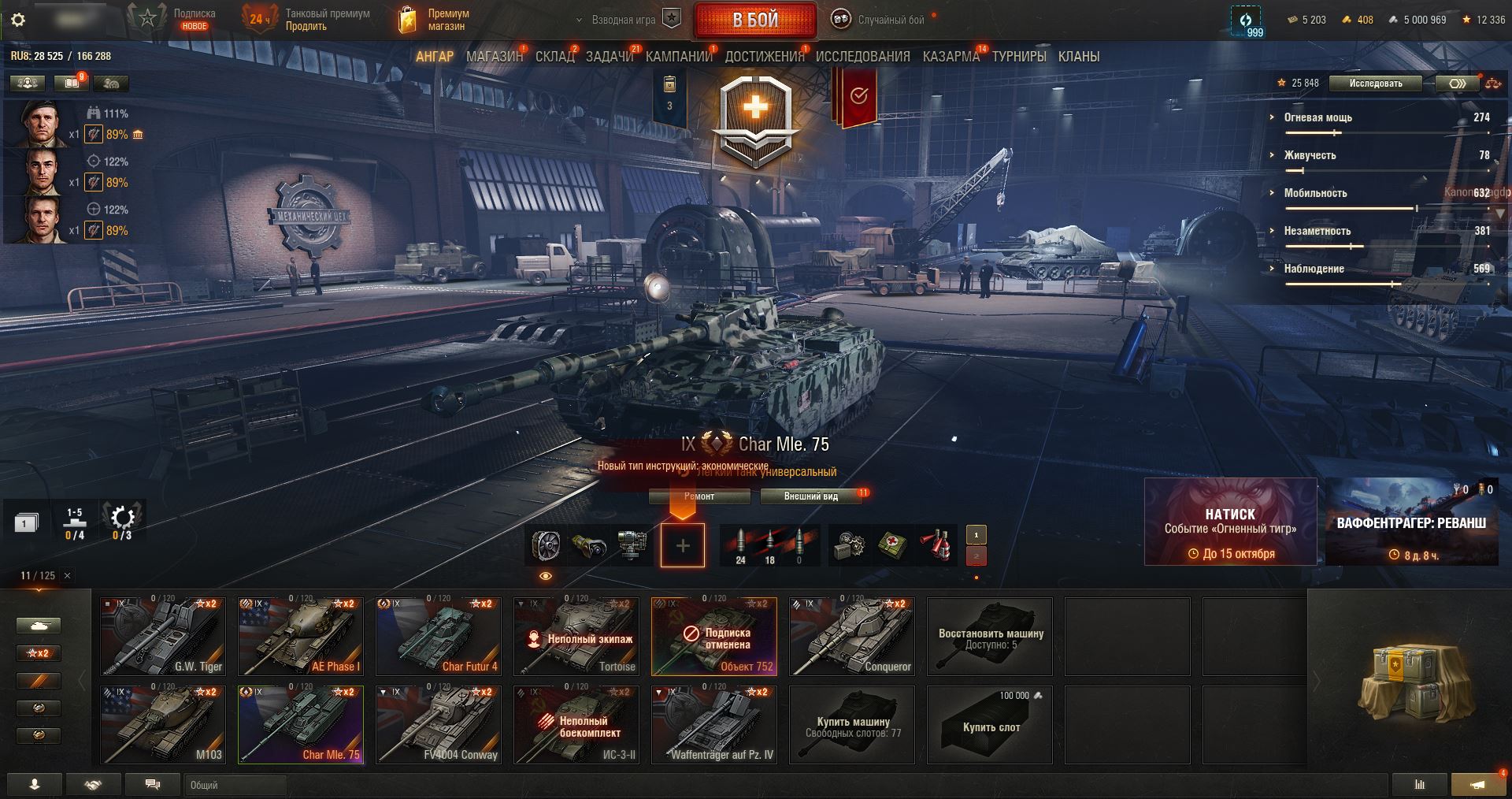Click the empty equipment slot with plus
Image resolution: width=1512 pixels, height=799 pixels.
682,545
